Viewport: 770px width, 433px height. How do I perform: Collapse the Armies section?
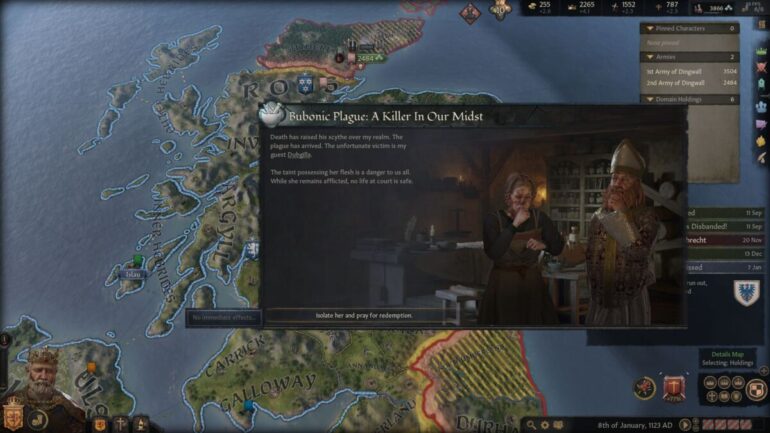click(x=651, y=59)
